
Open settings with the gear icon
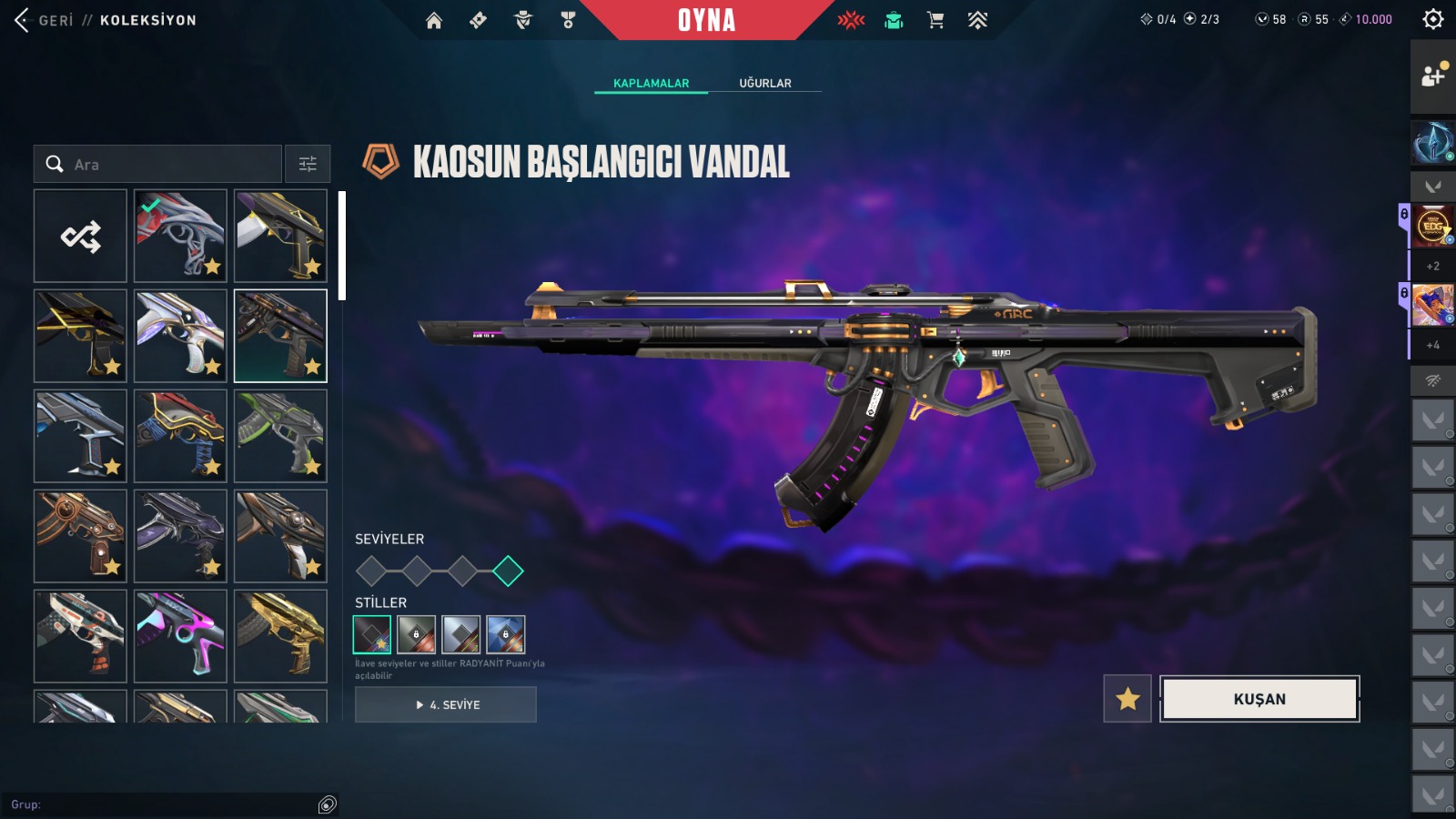[1433, 19]
